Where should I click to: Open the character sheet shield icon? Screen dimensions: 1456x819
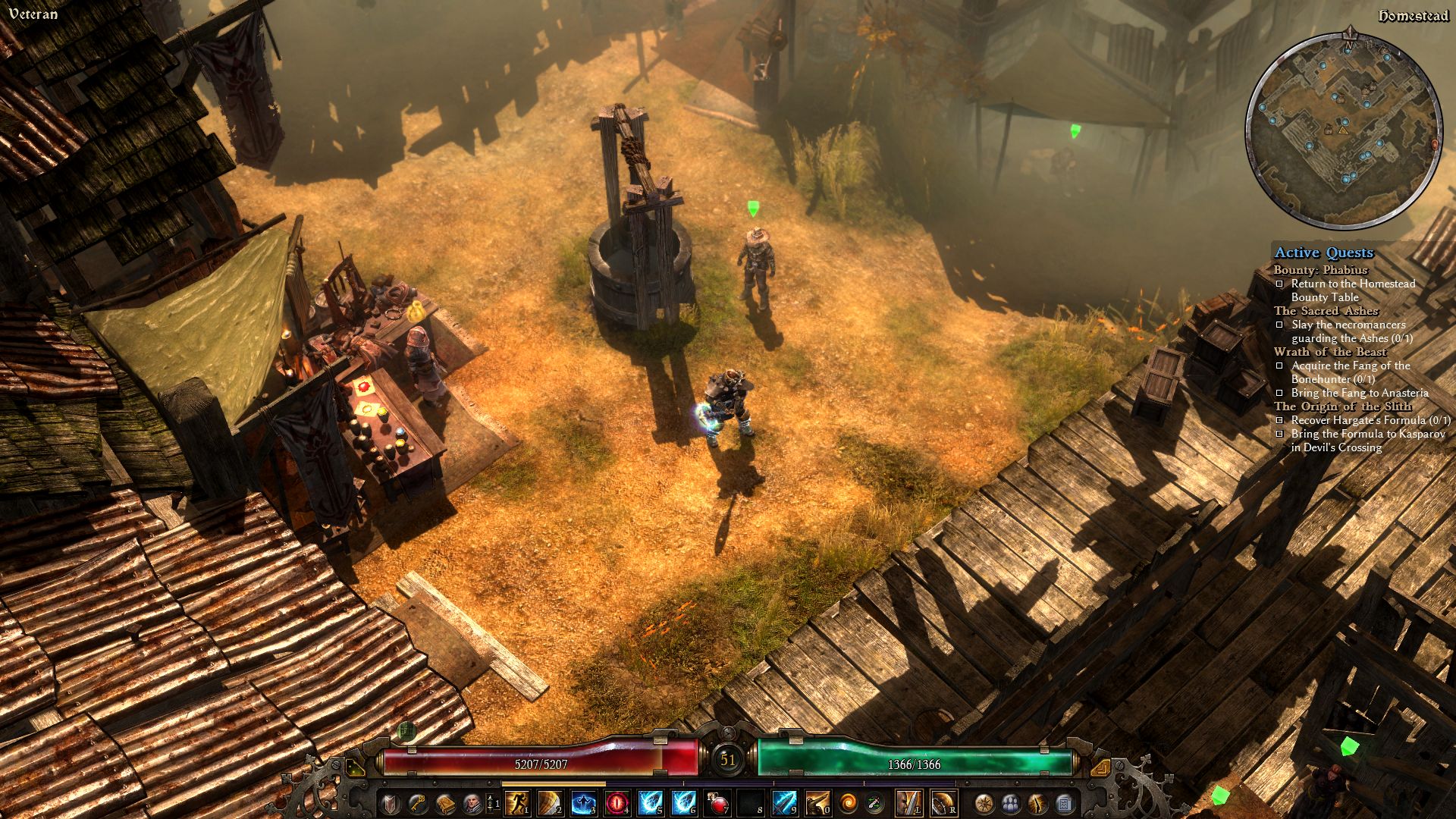pyautogui.click(x=390, y=802)
